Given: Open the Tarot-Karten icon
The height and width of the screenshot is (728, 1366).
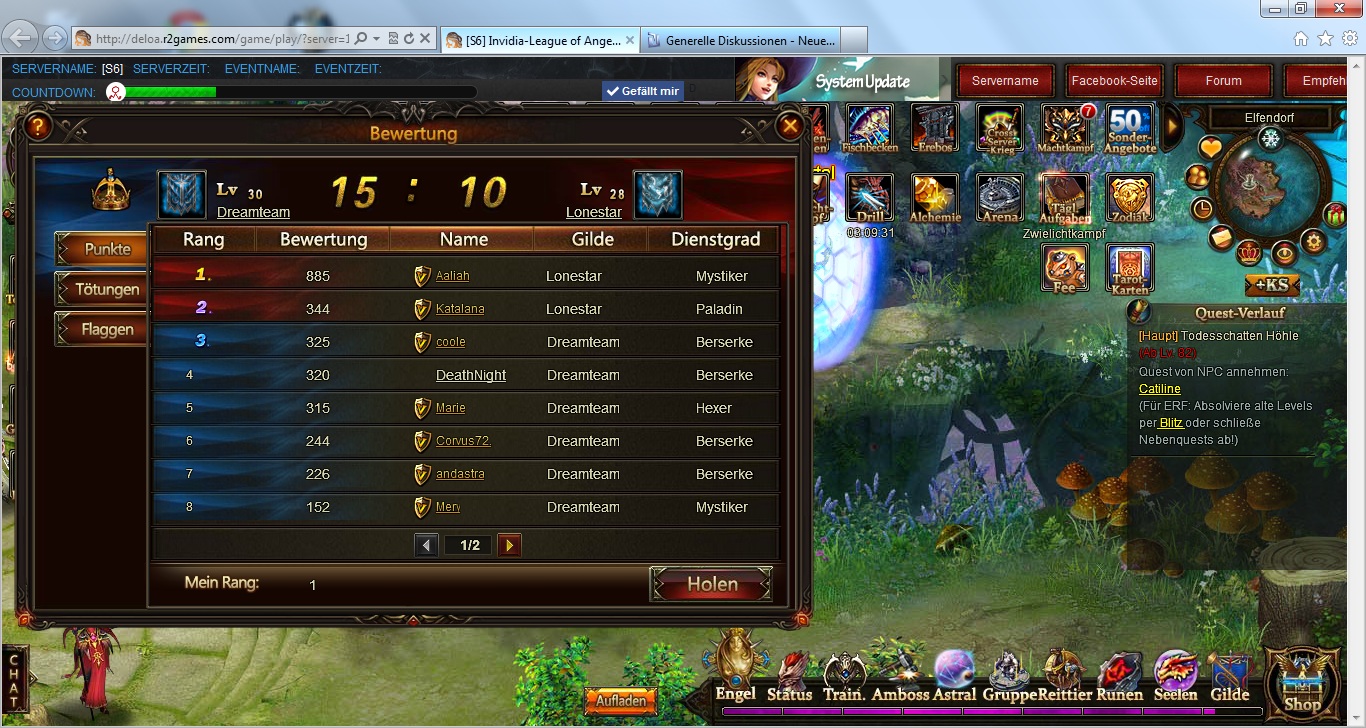Looking at the screenshot, I should point(1130,268).
